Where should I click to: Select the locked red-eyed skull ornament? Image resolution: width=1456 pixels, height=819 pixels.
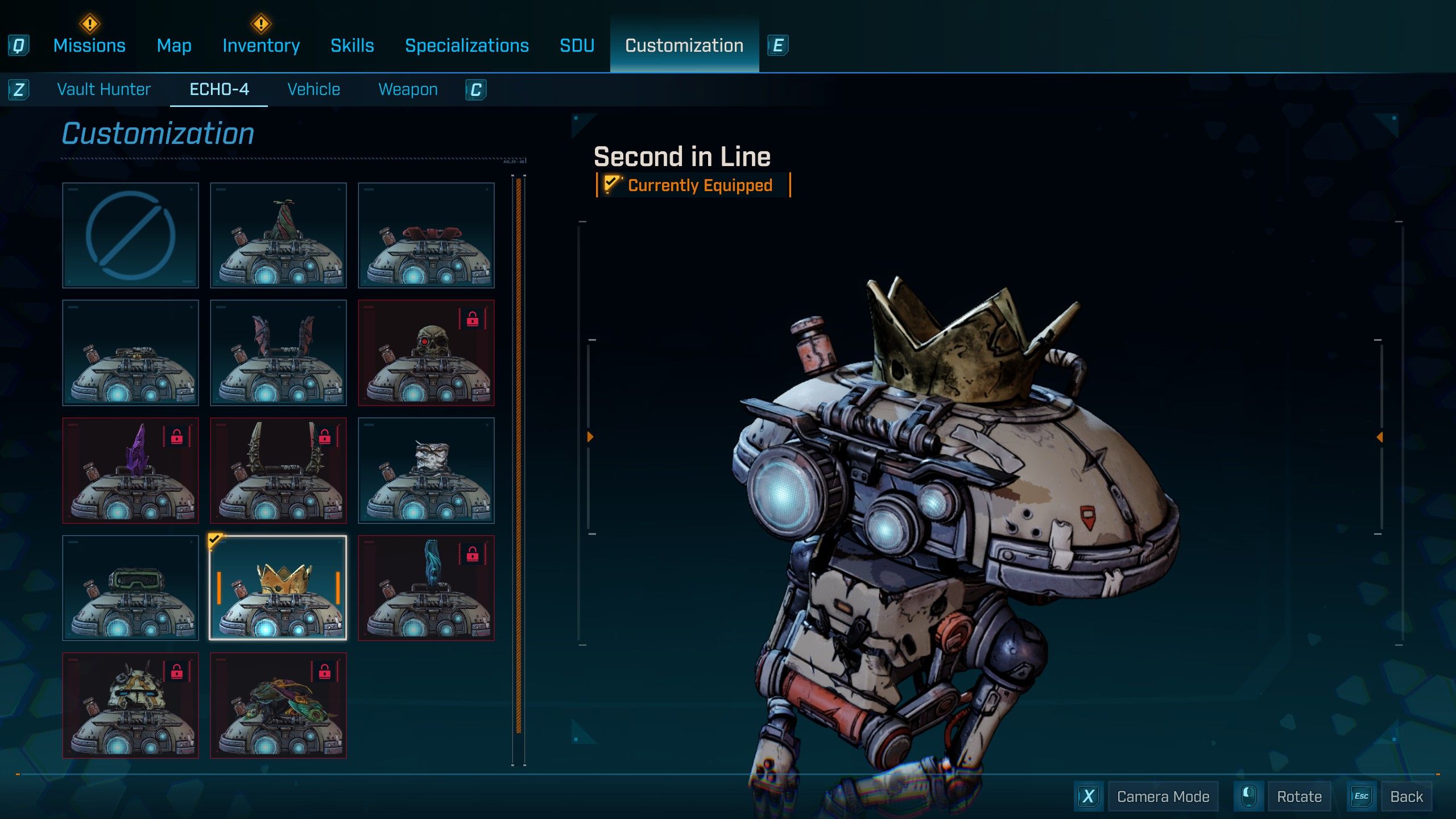coord(426,353)
